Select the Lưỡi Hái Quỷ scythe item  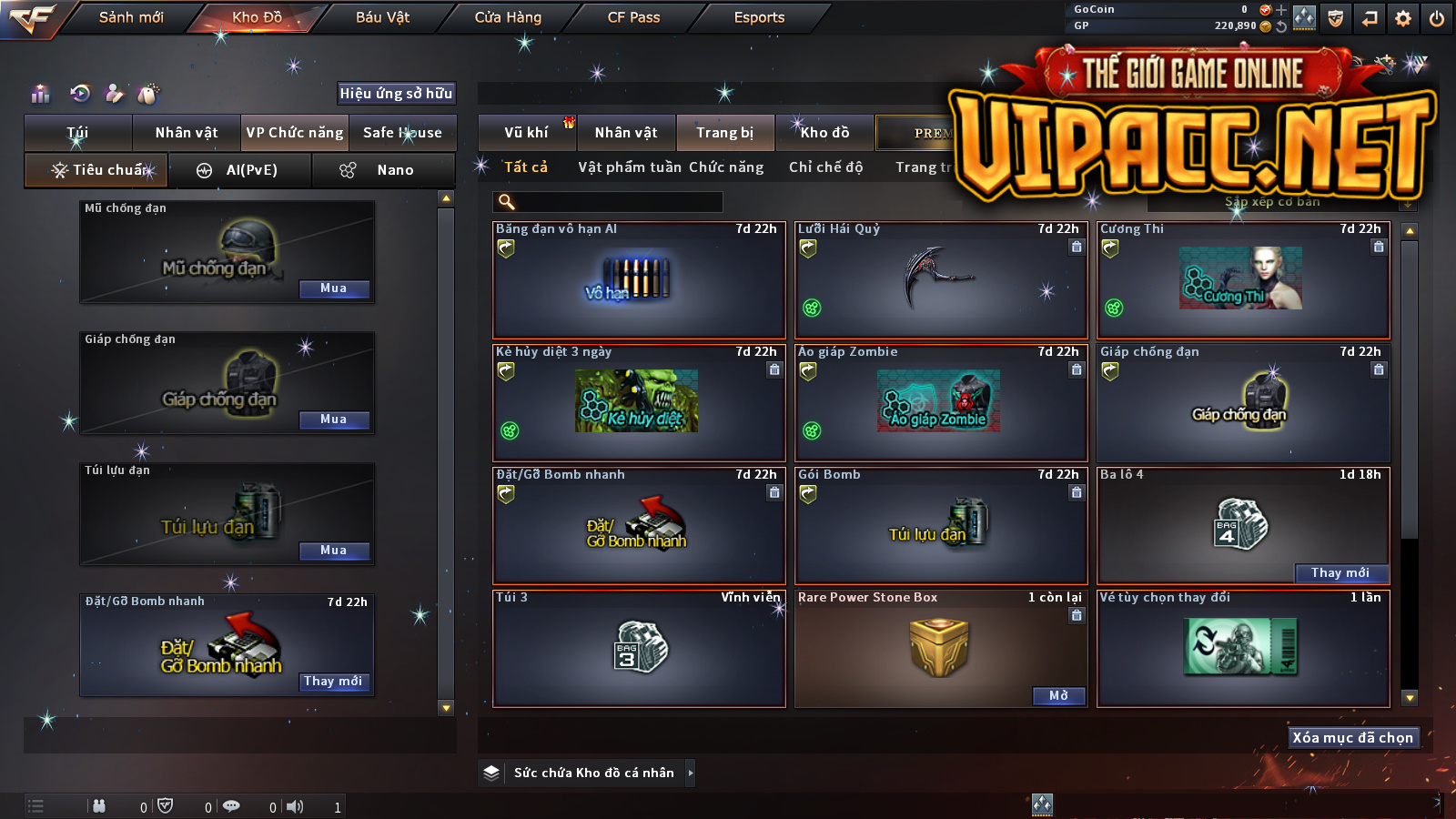941,280
